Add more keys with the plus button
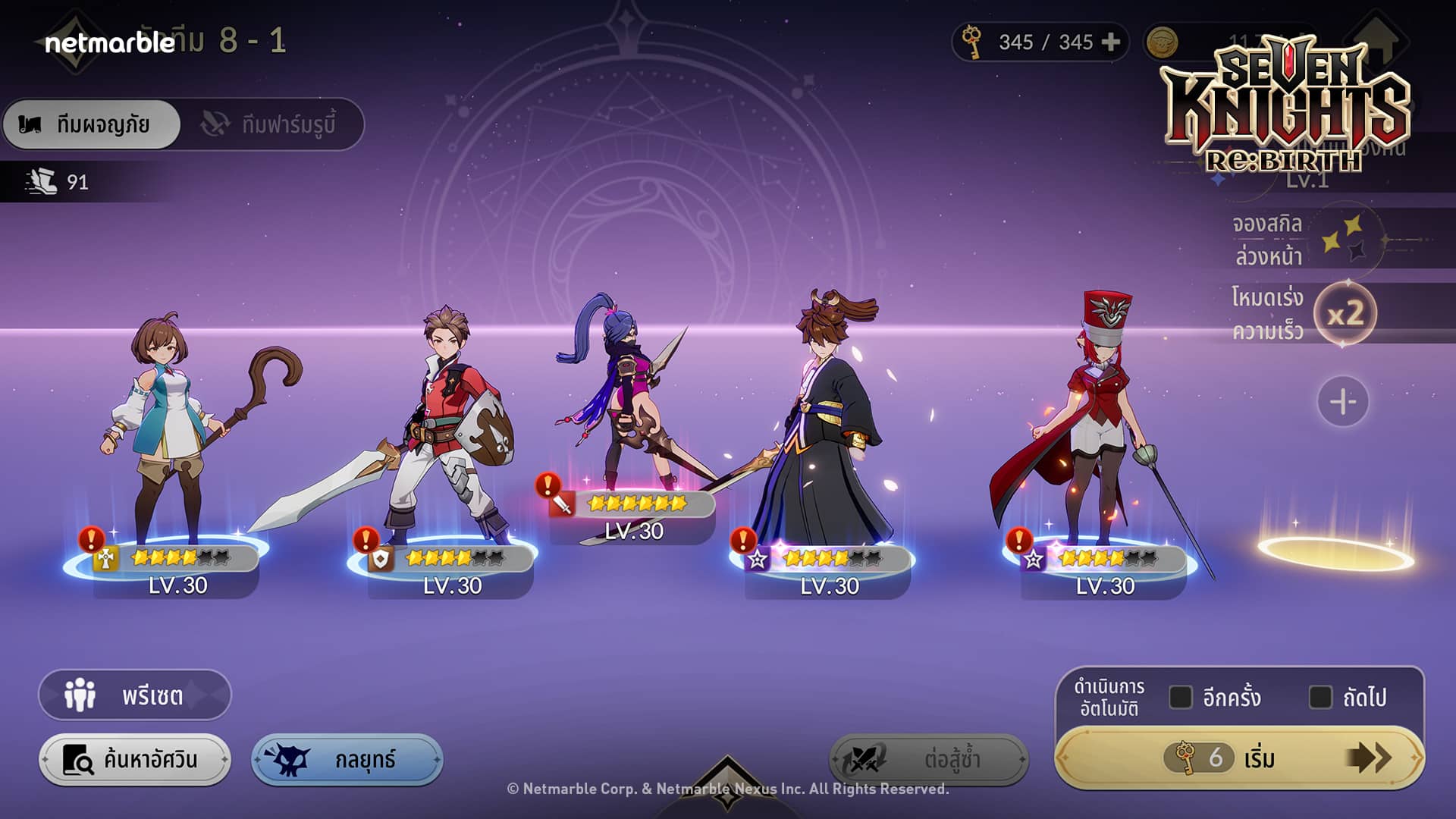1456x819 pixels. click(x=1110, y=42)
